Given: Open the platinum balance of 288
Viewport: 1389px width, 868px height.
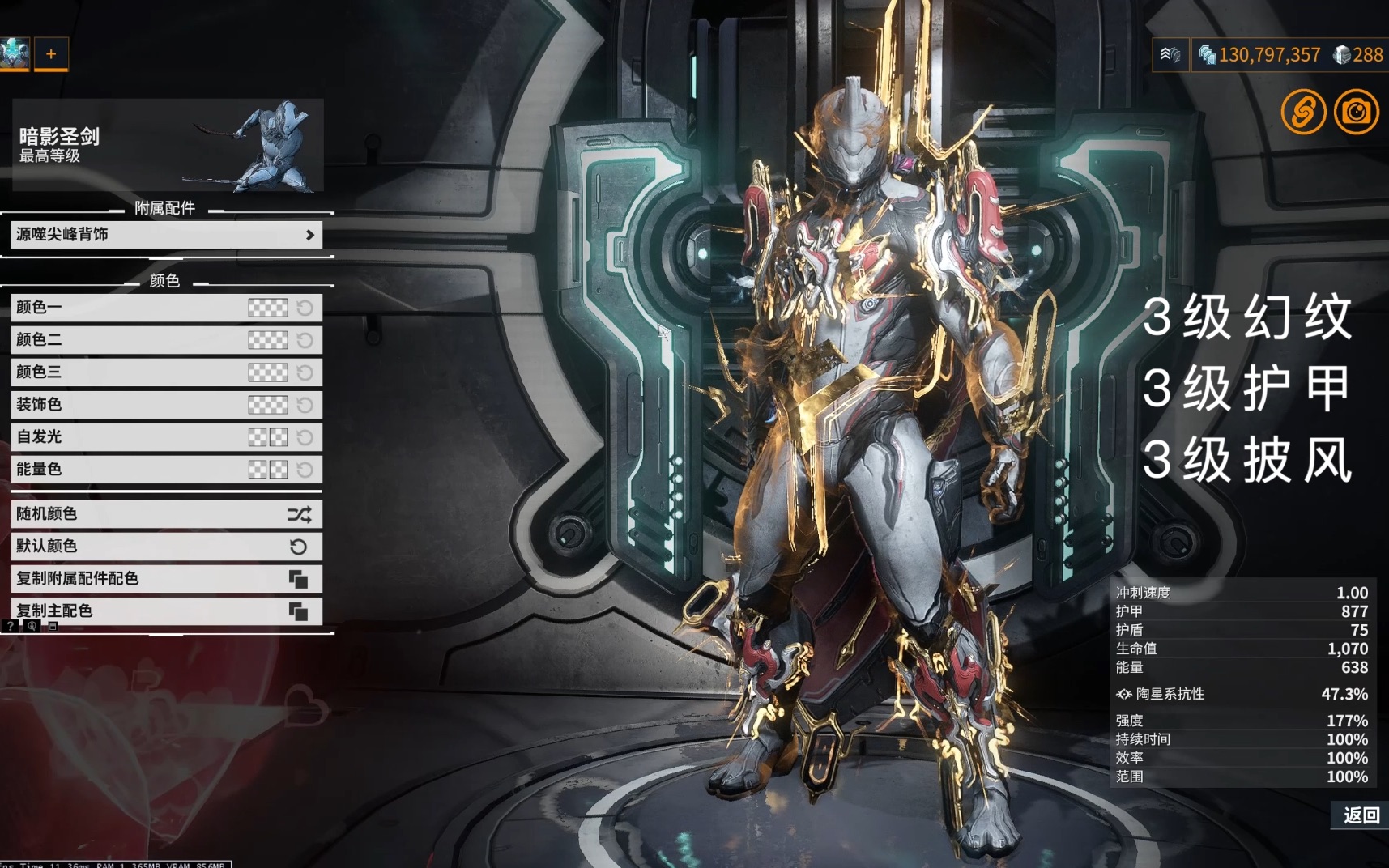Looking at the screenshot, I should coord(1359,55).
